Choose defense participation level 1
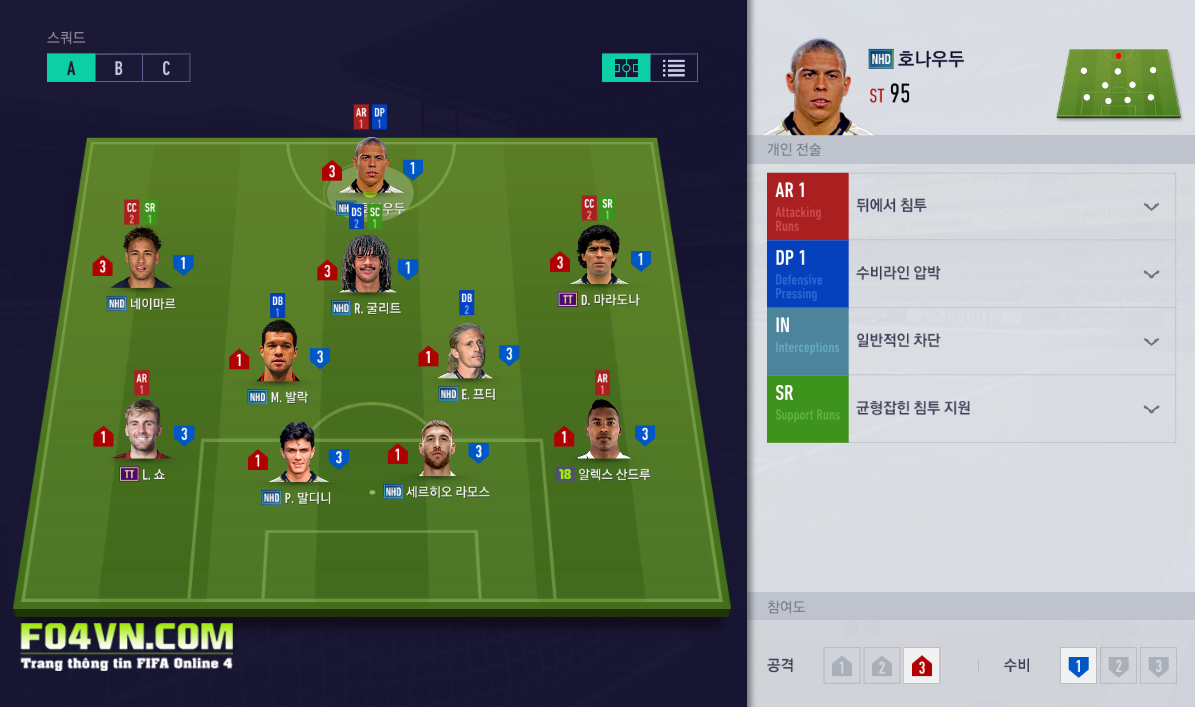This screenshot has width=1195, height=707. 1078,666
